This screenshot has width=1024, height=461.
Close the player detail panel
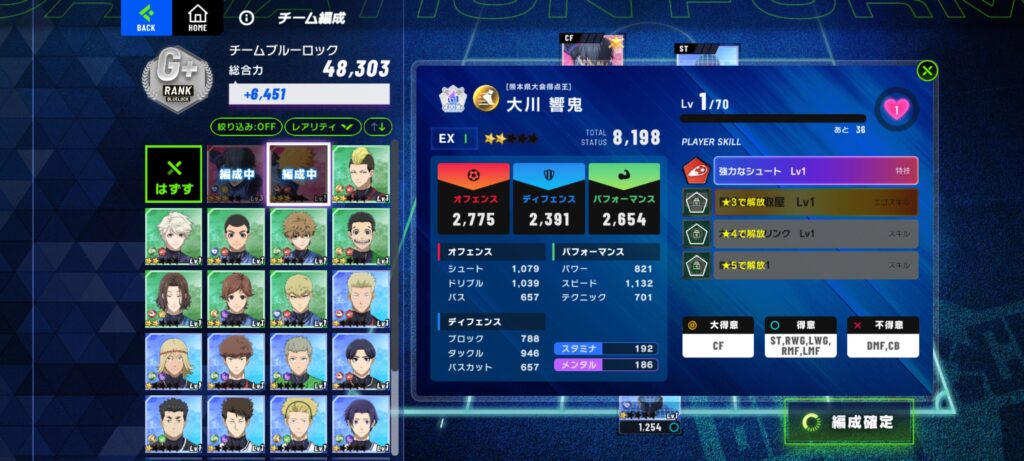pos(927,70)
